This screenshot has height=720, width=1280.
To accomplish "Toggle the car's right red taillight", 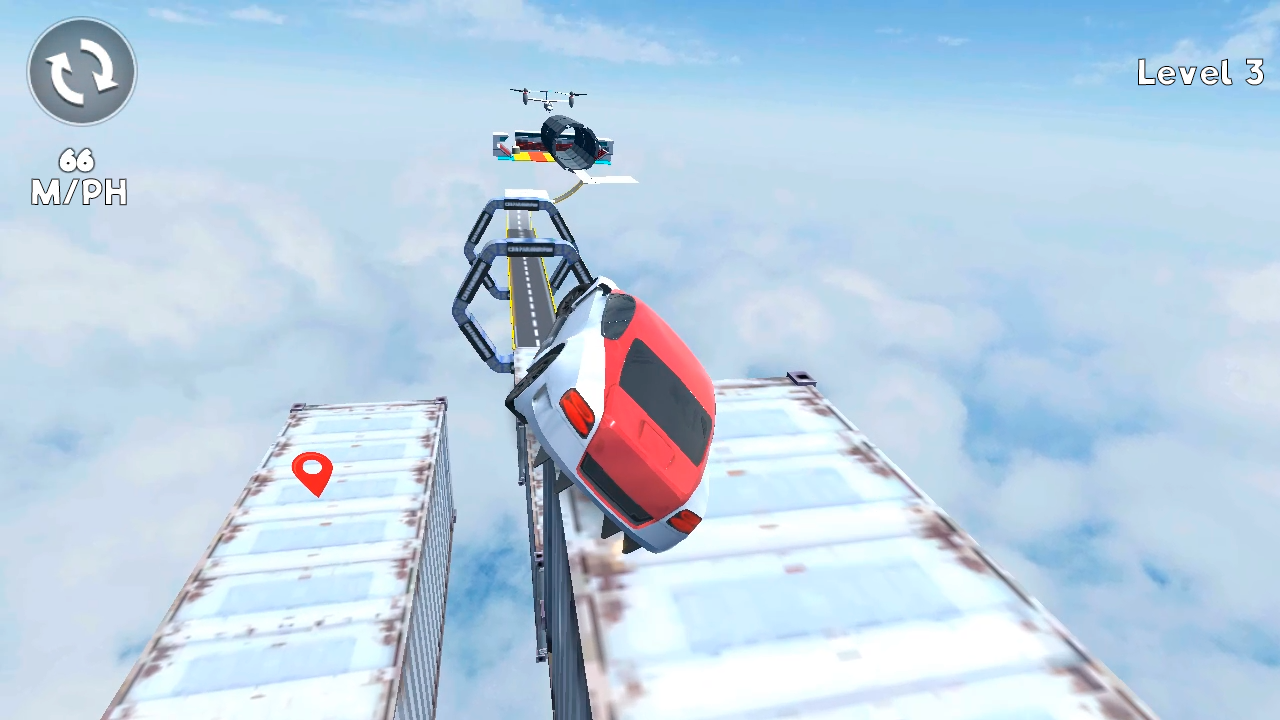I will [x=683, y=520].
